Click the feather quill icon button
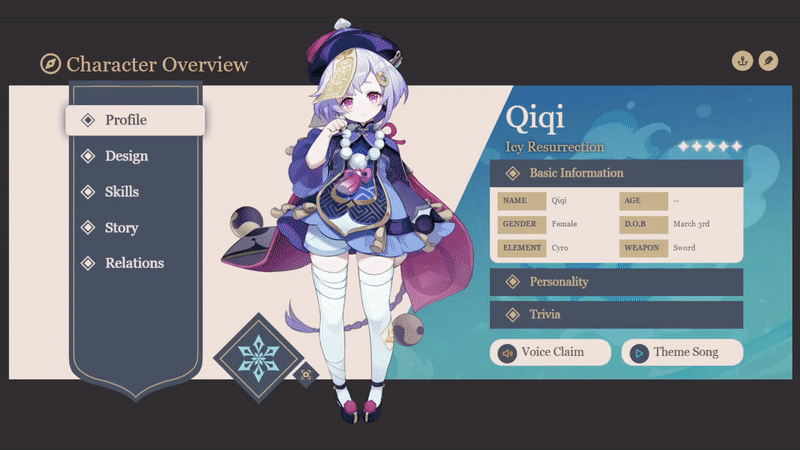 [x=768, y=61]
